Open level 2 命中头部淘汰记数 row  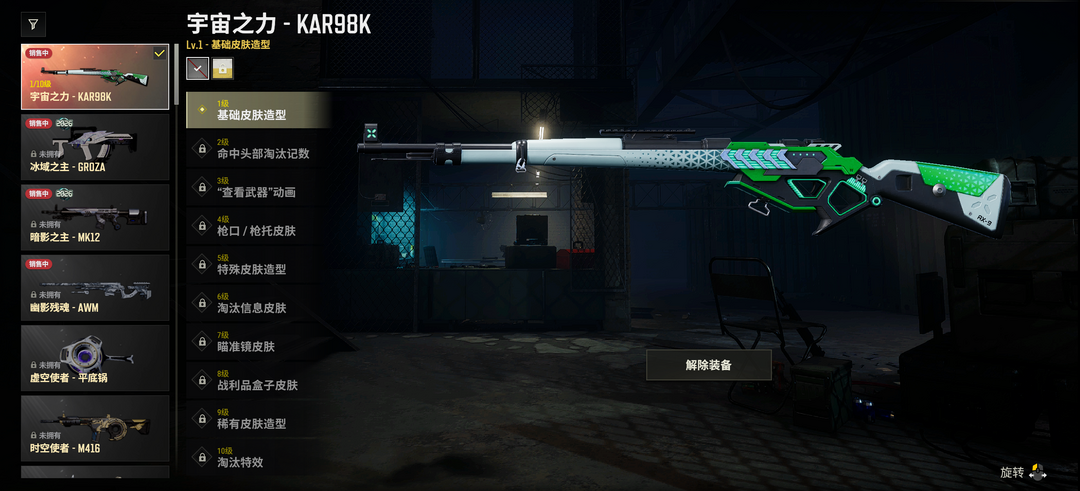point(258,149)
